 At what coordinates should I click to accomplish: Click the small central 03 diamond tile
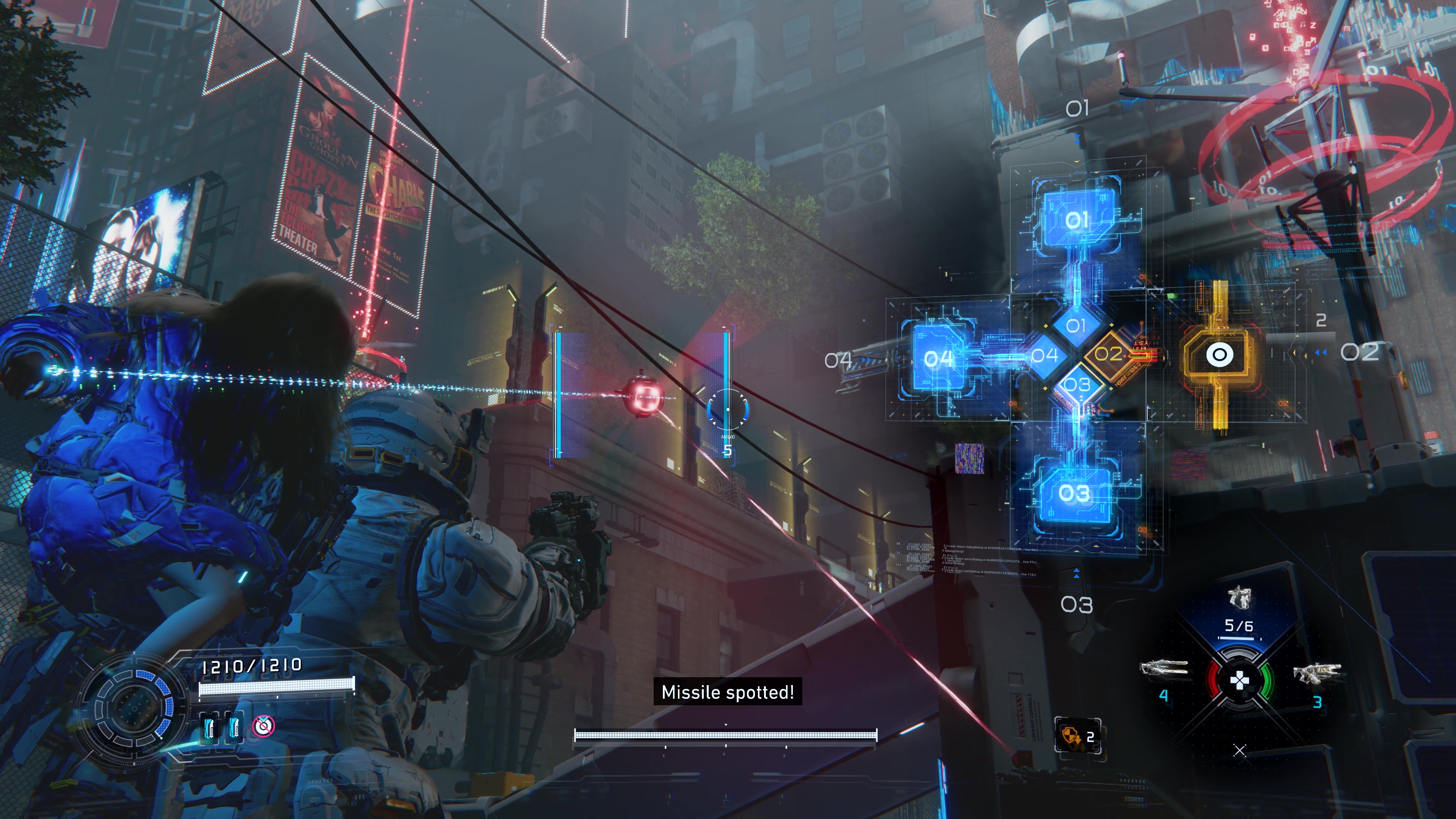coord(1077,385)
